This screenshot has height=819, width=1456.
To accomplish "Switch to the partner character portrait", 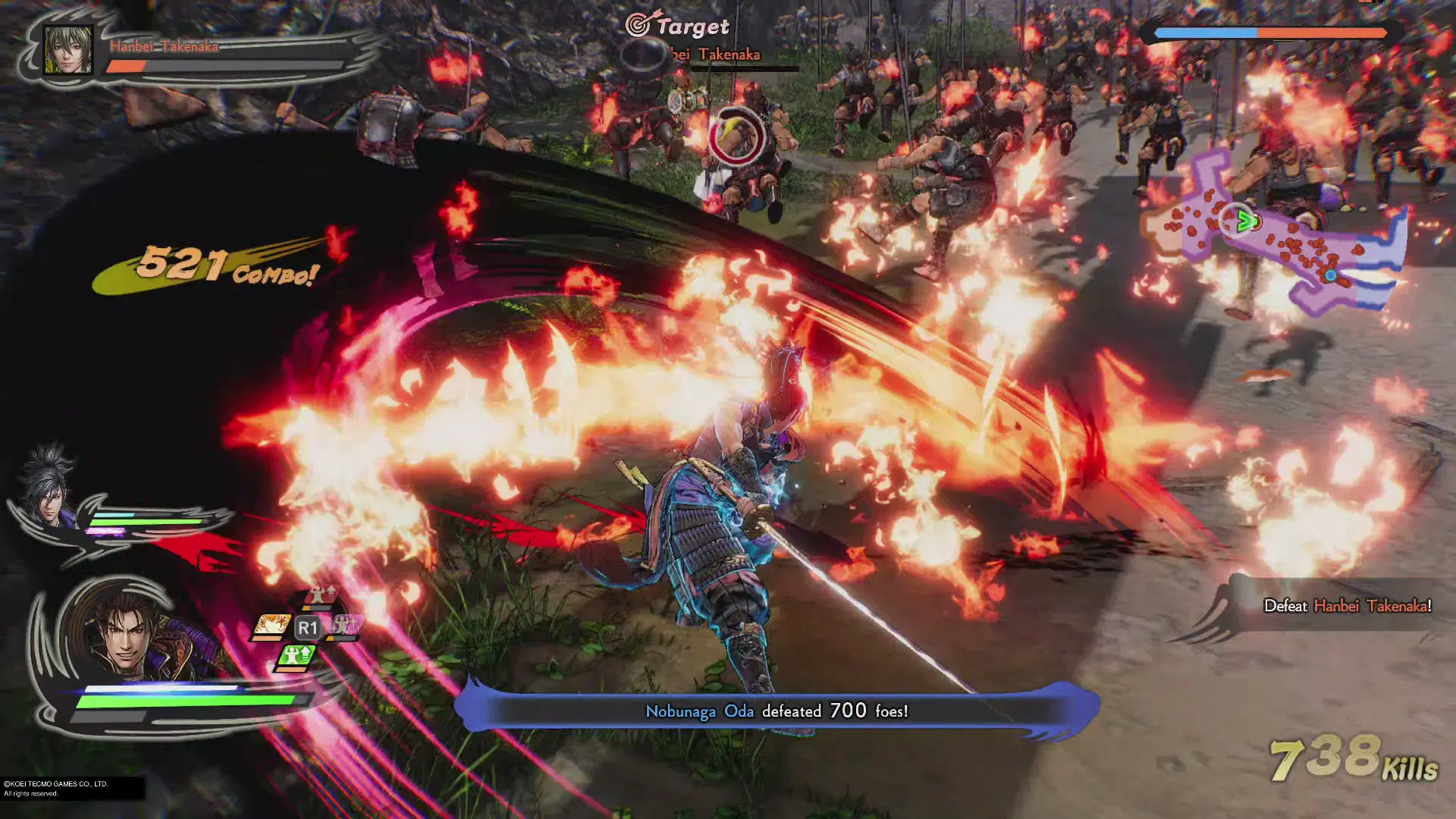I will click(x=49, y=489).
